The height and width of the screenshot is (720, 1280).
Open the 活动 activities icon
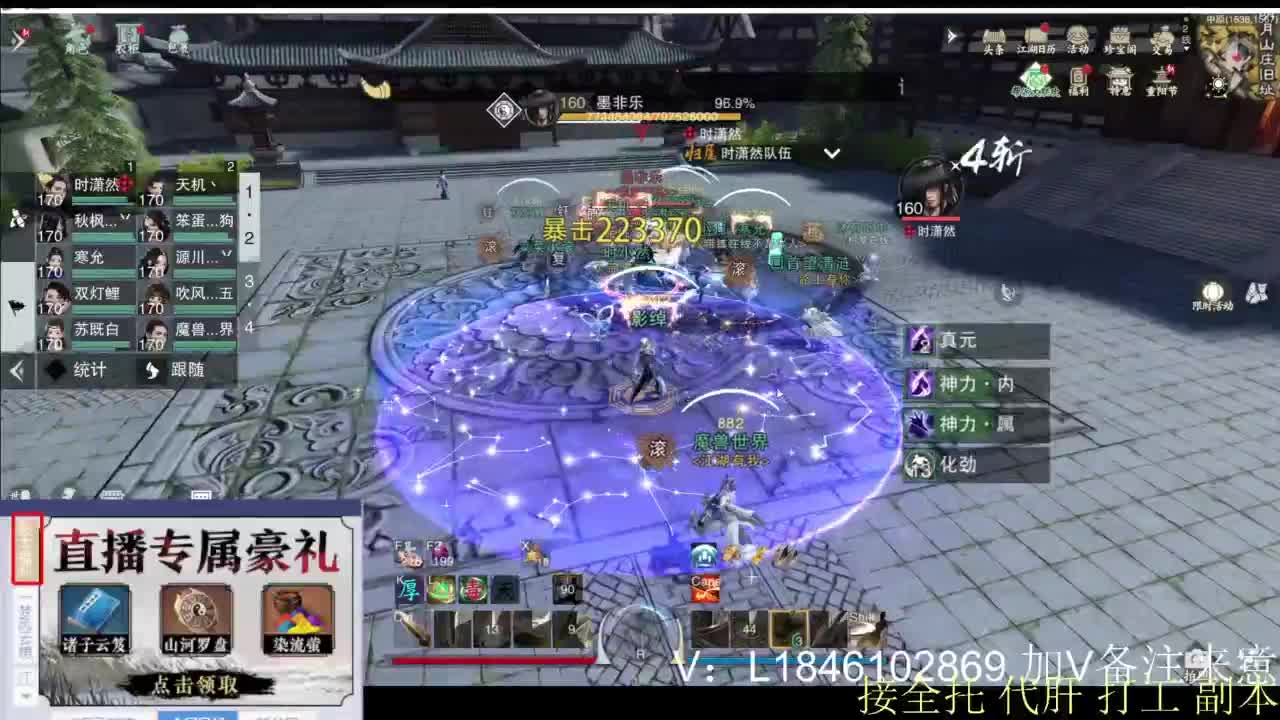[1078, 37]
